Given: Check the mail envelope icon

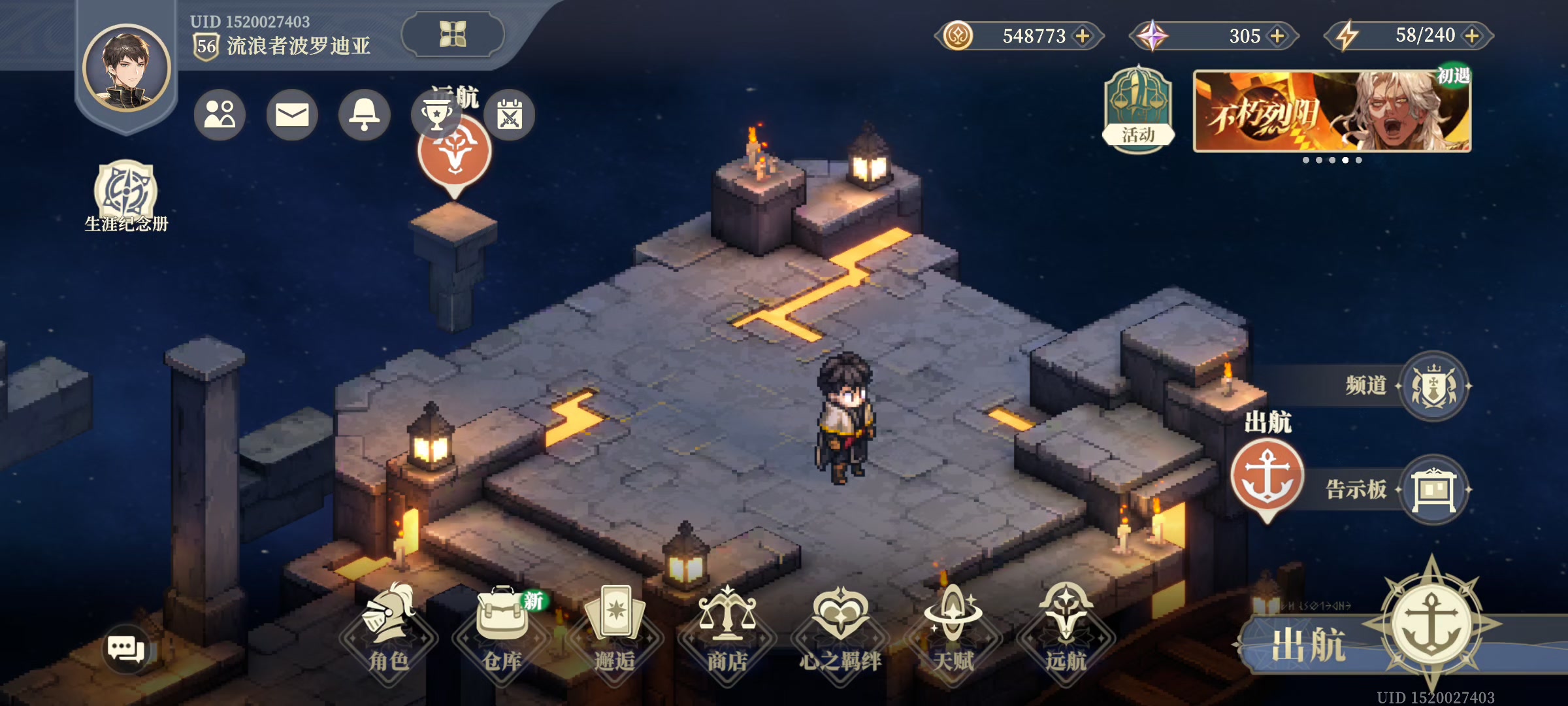Looking at the screenshot, I should 292,115.
